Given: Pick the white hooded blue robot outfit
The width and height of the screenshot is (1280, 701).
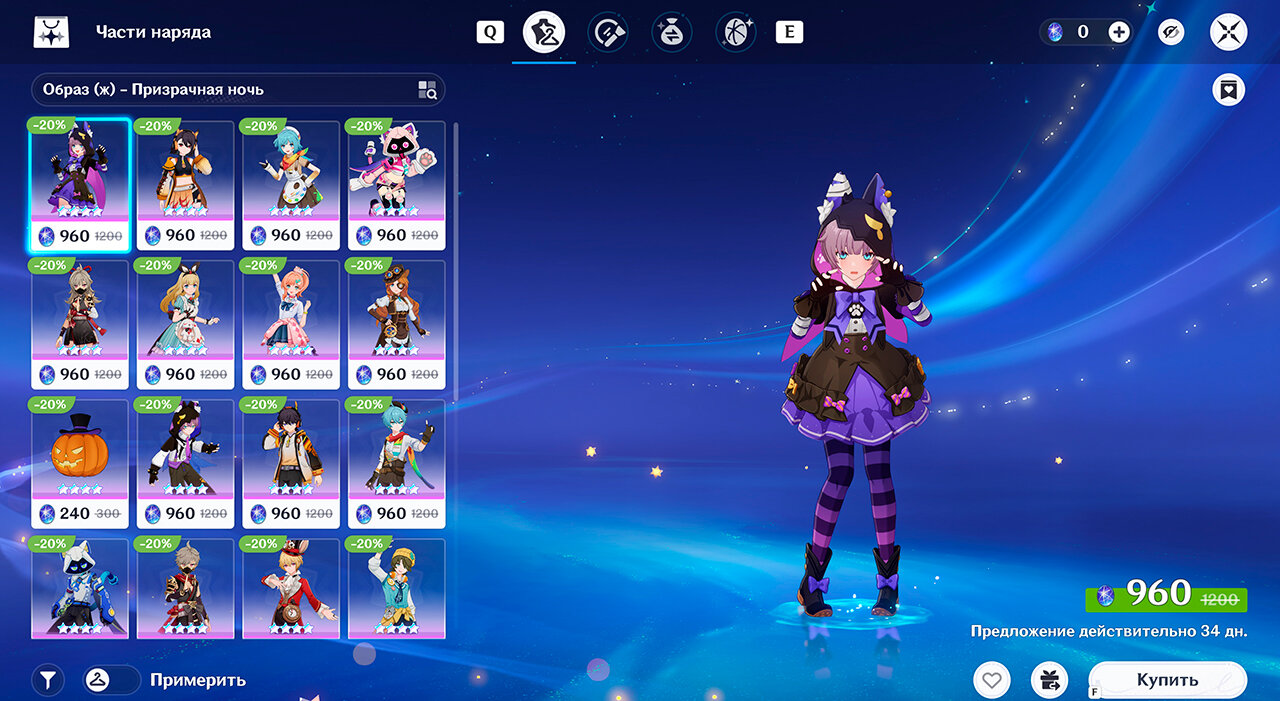Looking at the screenshot, I should pyautogui.click(x=80, y=590).
